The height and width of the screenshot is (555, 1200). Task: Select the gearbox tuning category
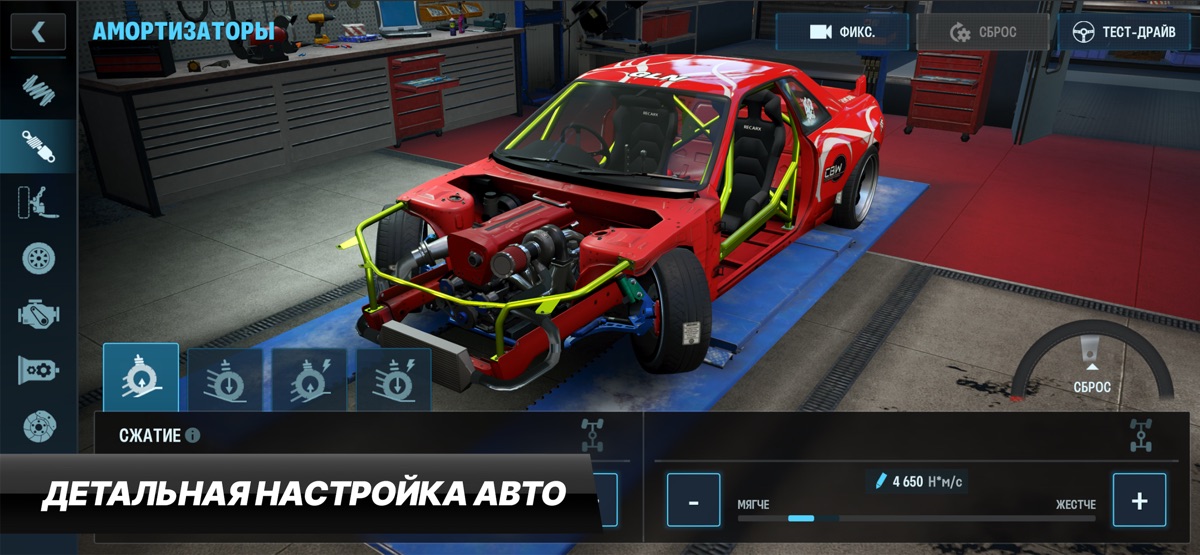tap(38, 370)
